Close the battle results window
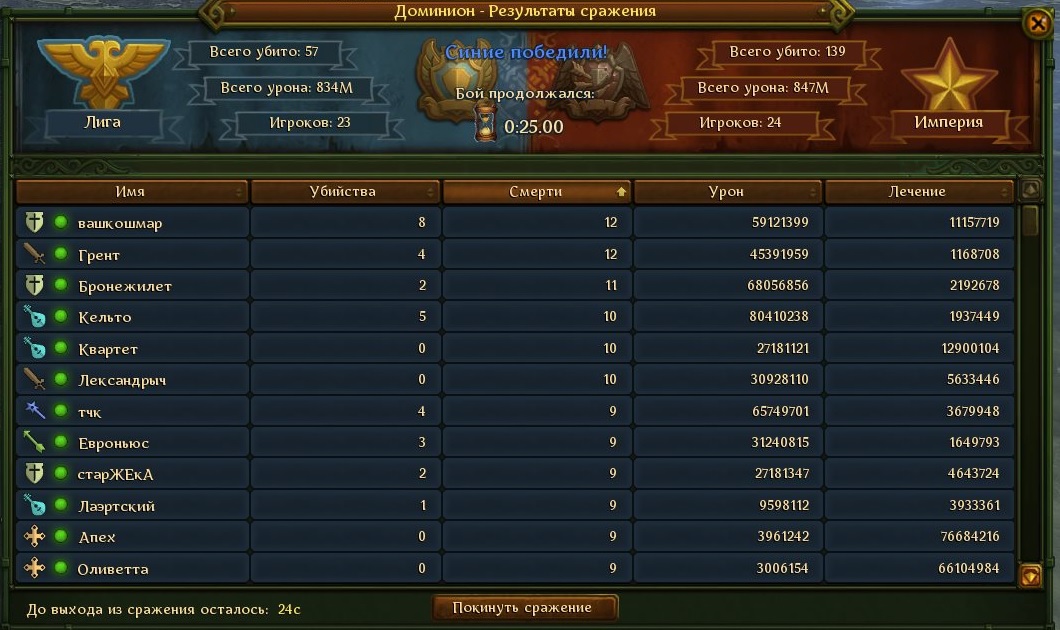1060x630 pixels. pos(1037,23)
